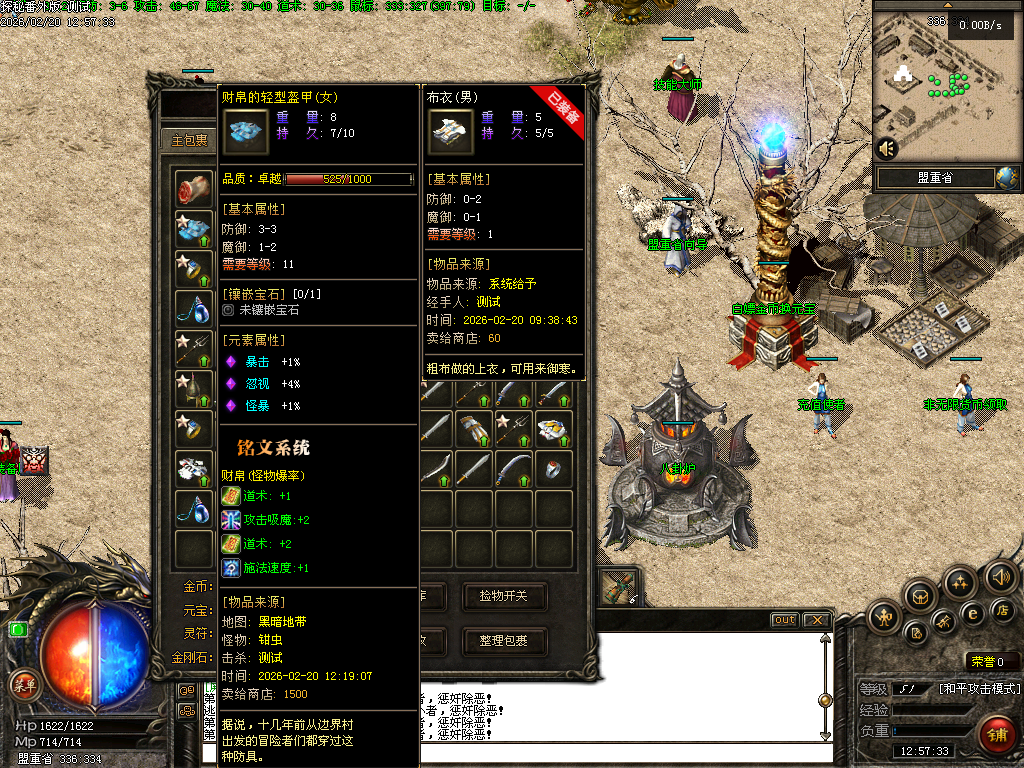Screen dimensions: 1024x768
Task: Click the chat window 'out' button
Action: click(785, 620)
